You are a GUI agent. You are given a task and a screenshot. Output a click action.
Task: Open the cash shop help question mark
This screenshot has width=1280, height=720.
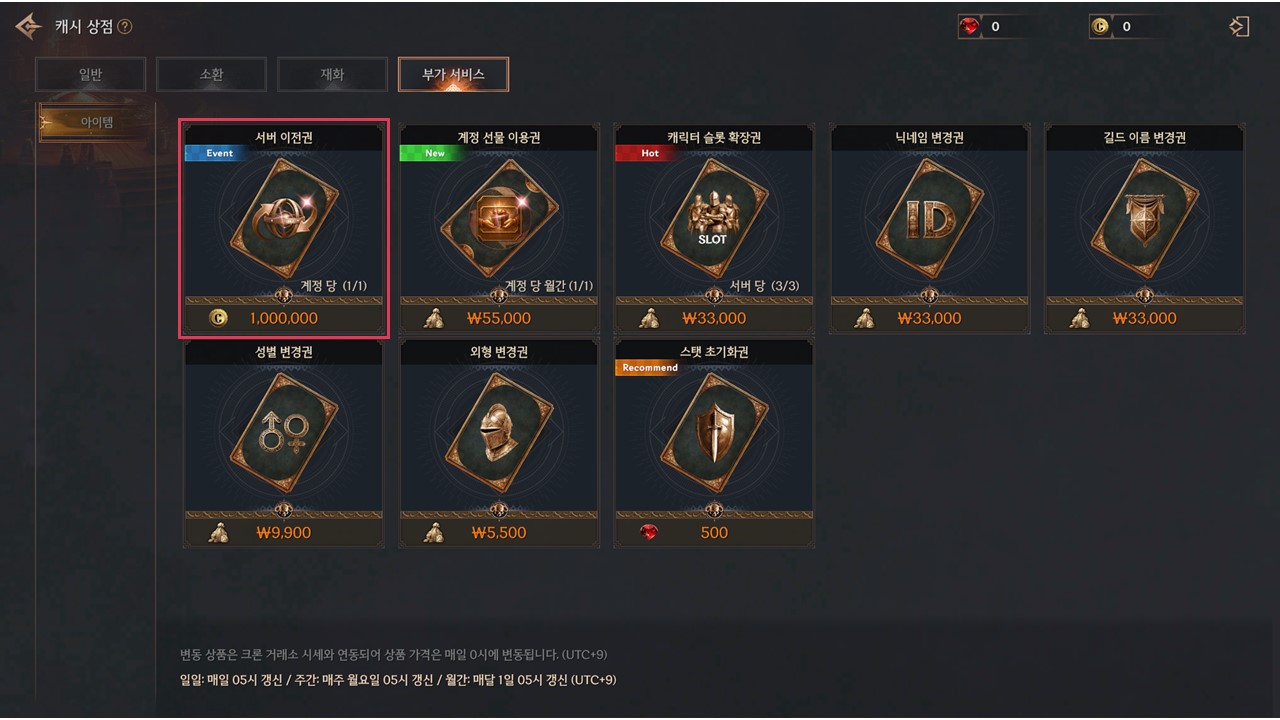pyautogui.click(x=125, y=27)
